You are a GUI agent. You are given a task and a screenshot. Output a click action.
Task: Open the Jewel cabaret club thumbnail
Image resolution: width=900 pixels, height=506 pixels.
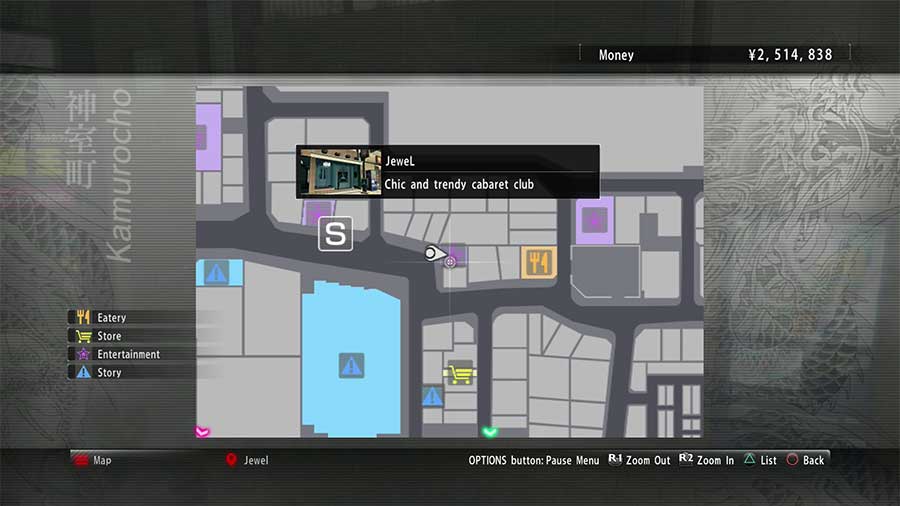pyautogui.click(x=341, y=173)
